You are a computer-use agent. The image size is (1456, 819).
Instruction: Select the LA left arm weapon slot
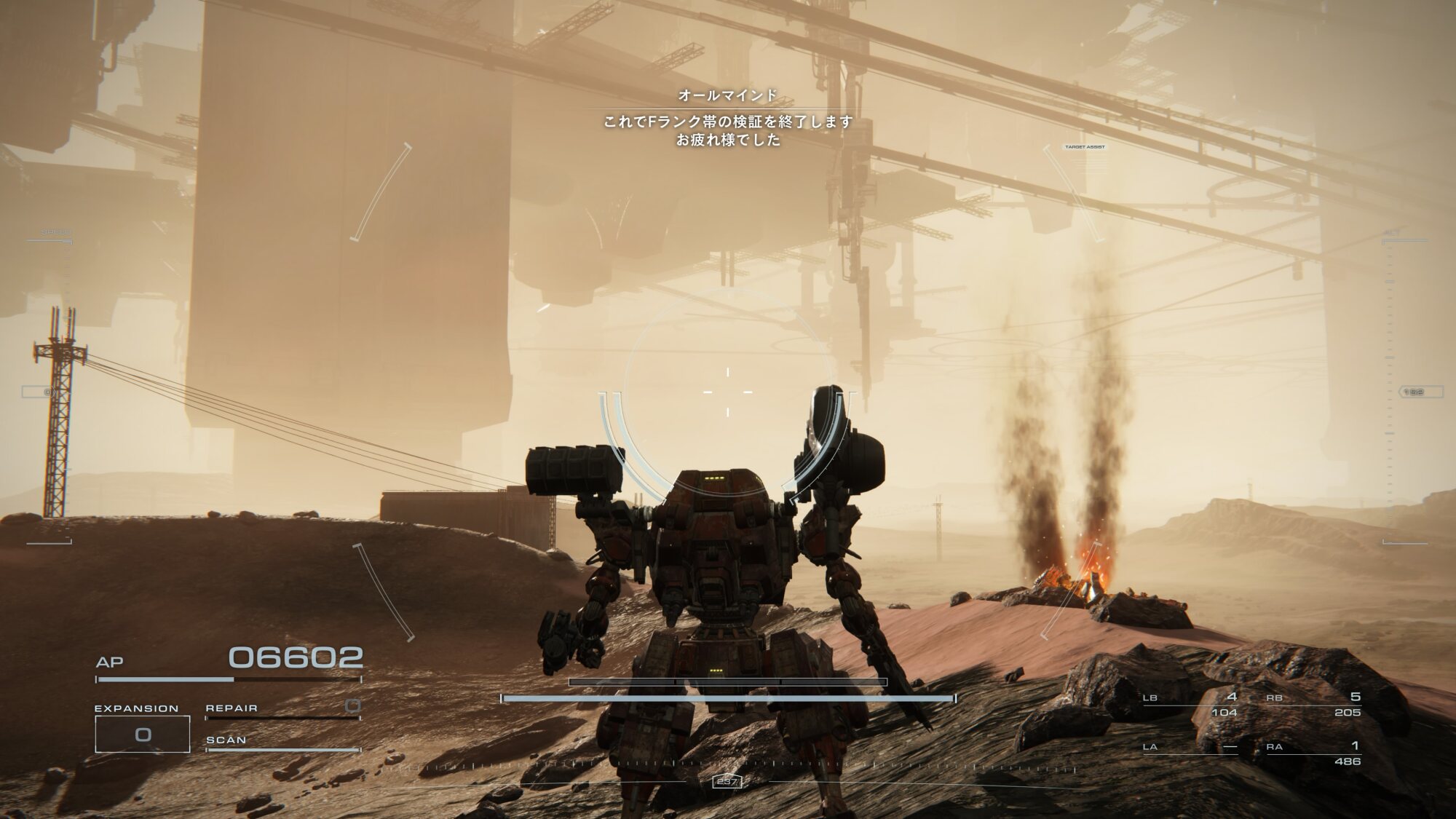[x=1190, y=748]
